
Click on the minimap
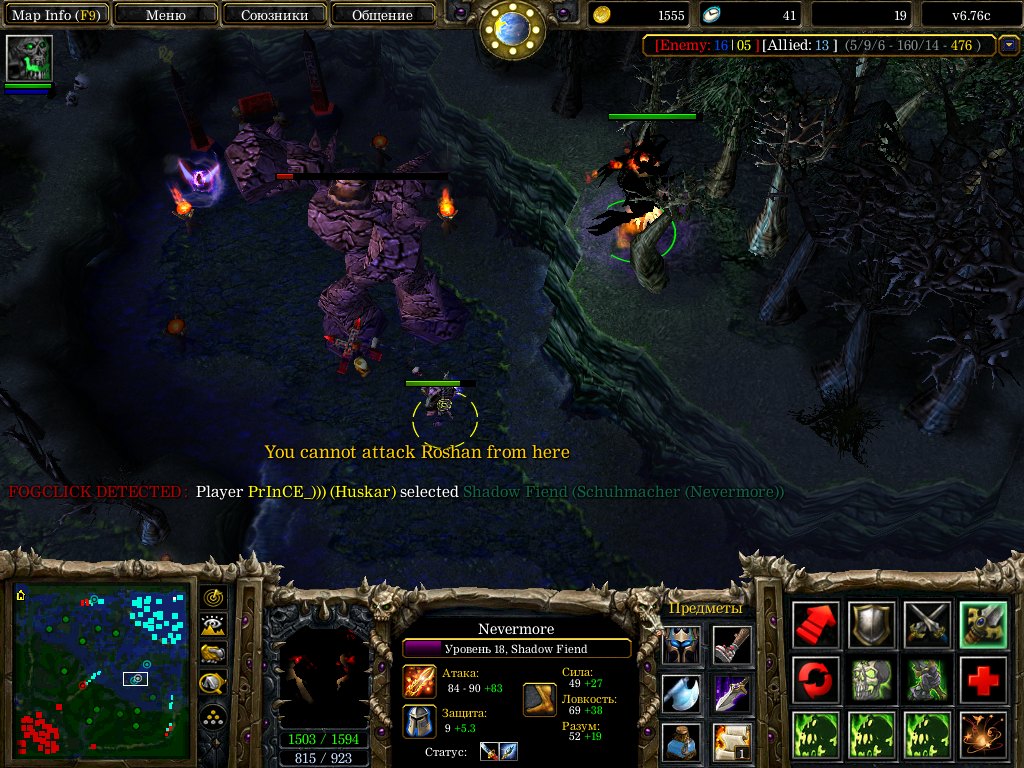[x=101, y=671]
